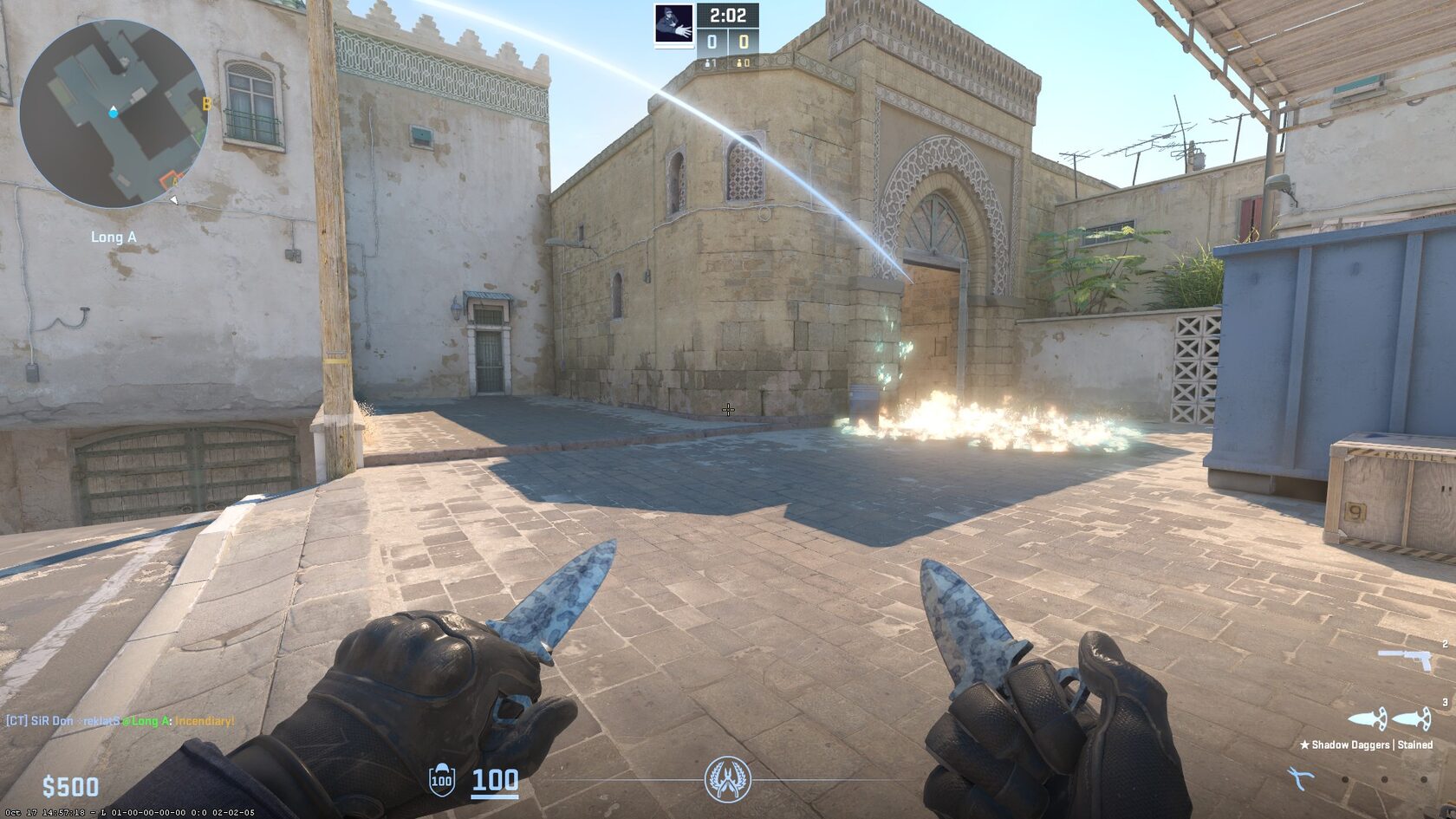The height and width of the screenshot is (819, 1456).
Task: Click the CT player-count figure icon
Action: [708, 63]
